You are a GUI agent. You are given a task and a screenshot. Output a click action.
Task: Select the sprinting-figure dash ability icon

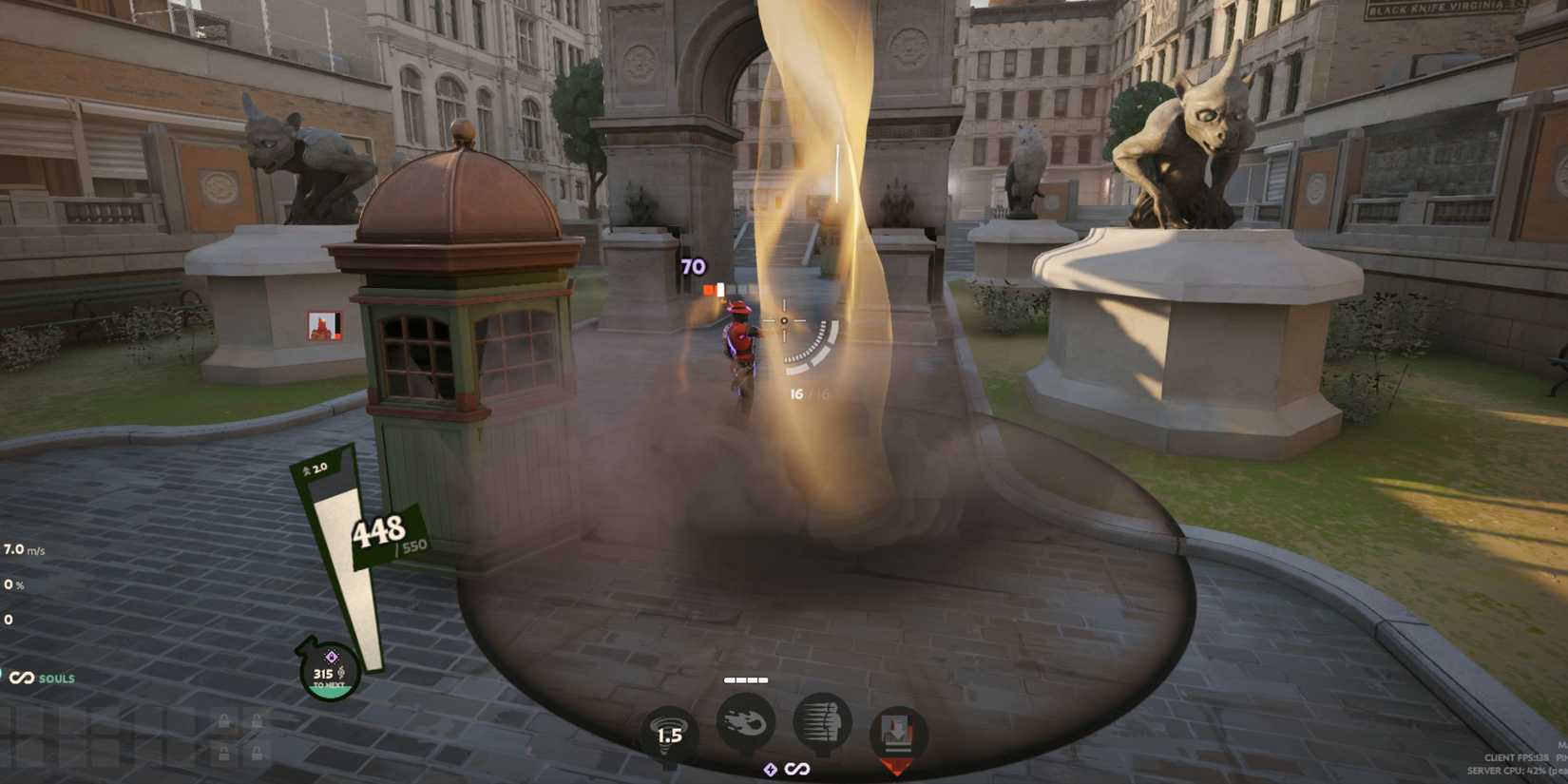822,720
